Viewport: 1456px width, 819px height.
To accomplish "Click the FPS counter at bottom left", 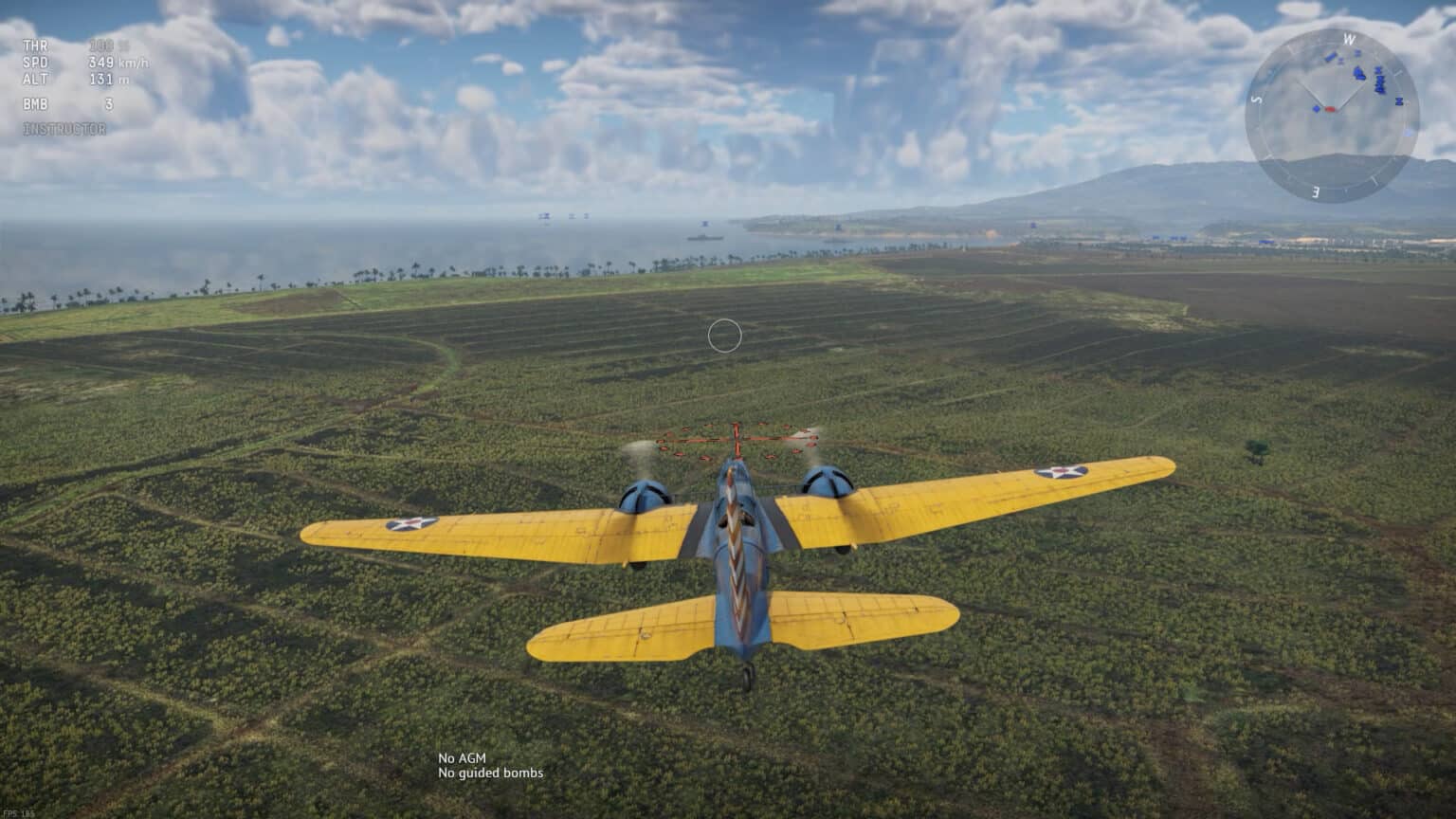I will click(x=17, y=813).
